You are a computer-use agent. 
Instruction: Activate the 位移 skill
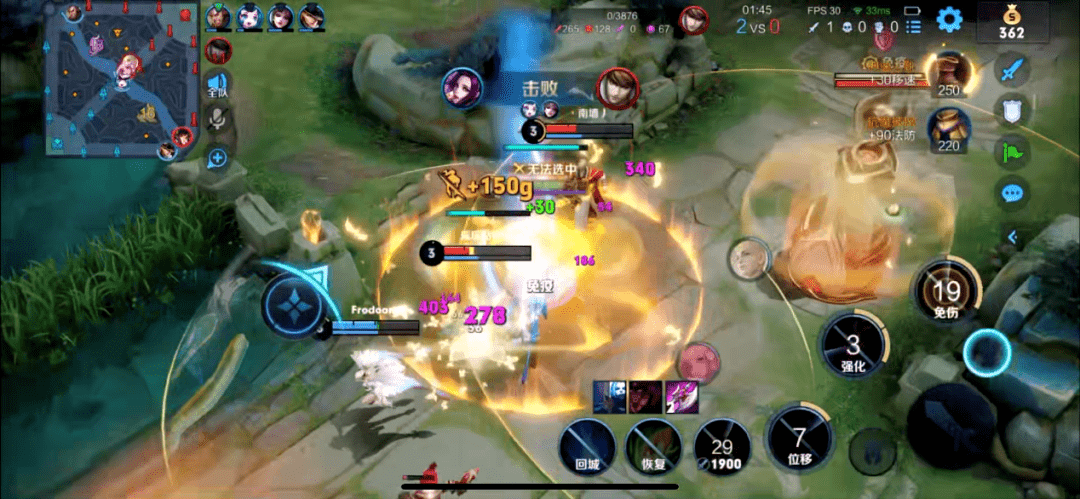(x=799, y=438)
